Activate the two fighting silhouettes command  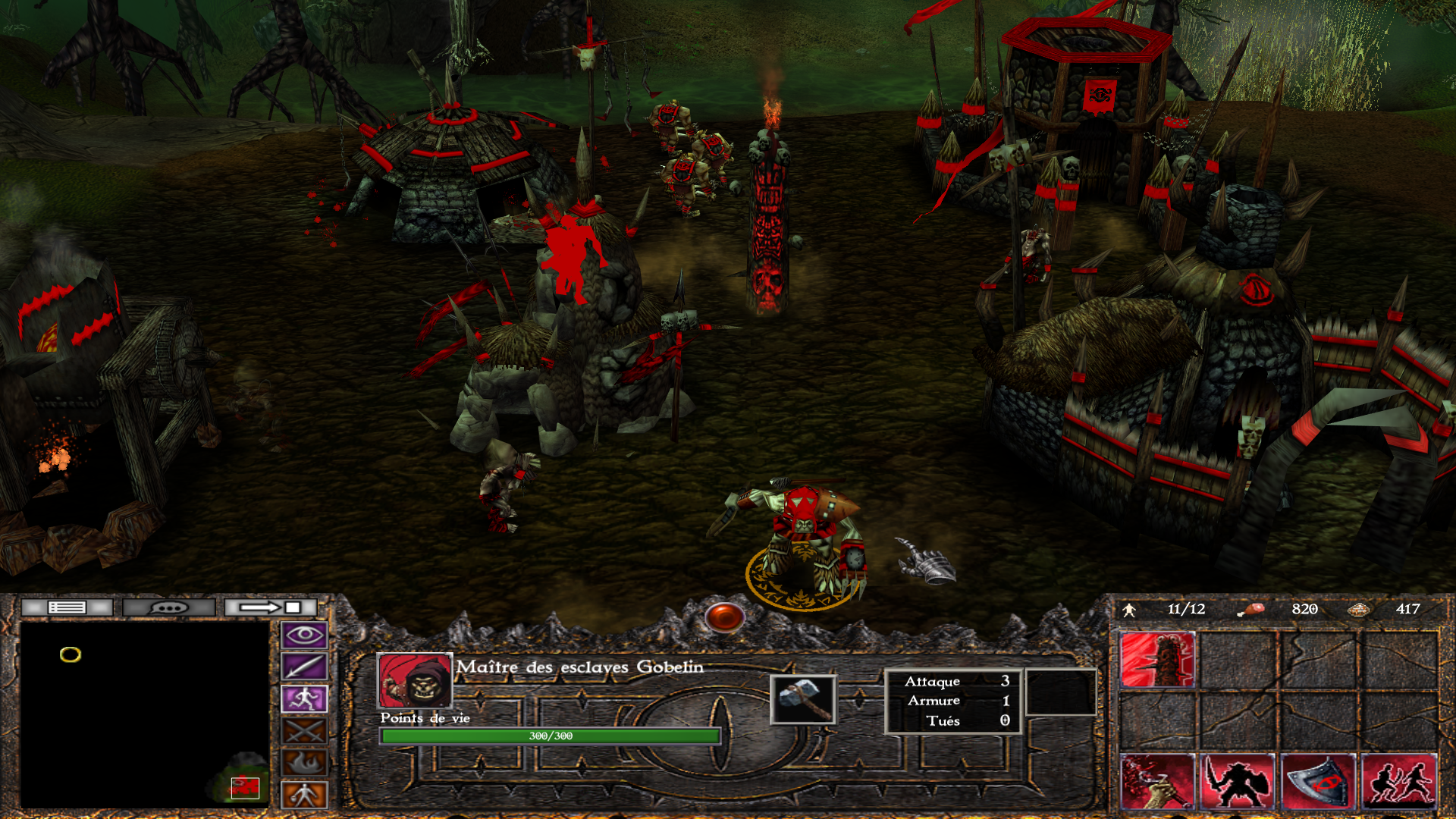(1399, 781)
